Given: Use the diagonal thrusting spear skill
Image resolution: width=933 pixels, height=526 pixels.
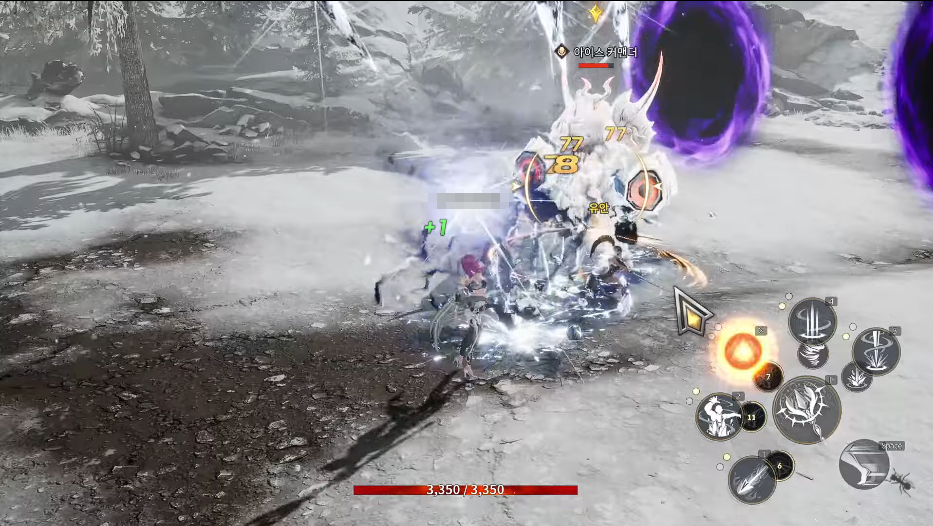Looking at the screenshot, I should [751, 479].
